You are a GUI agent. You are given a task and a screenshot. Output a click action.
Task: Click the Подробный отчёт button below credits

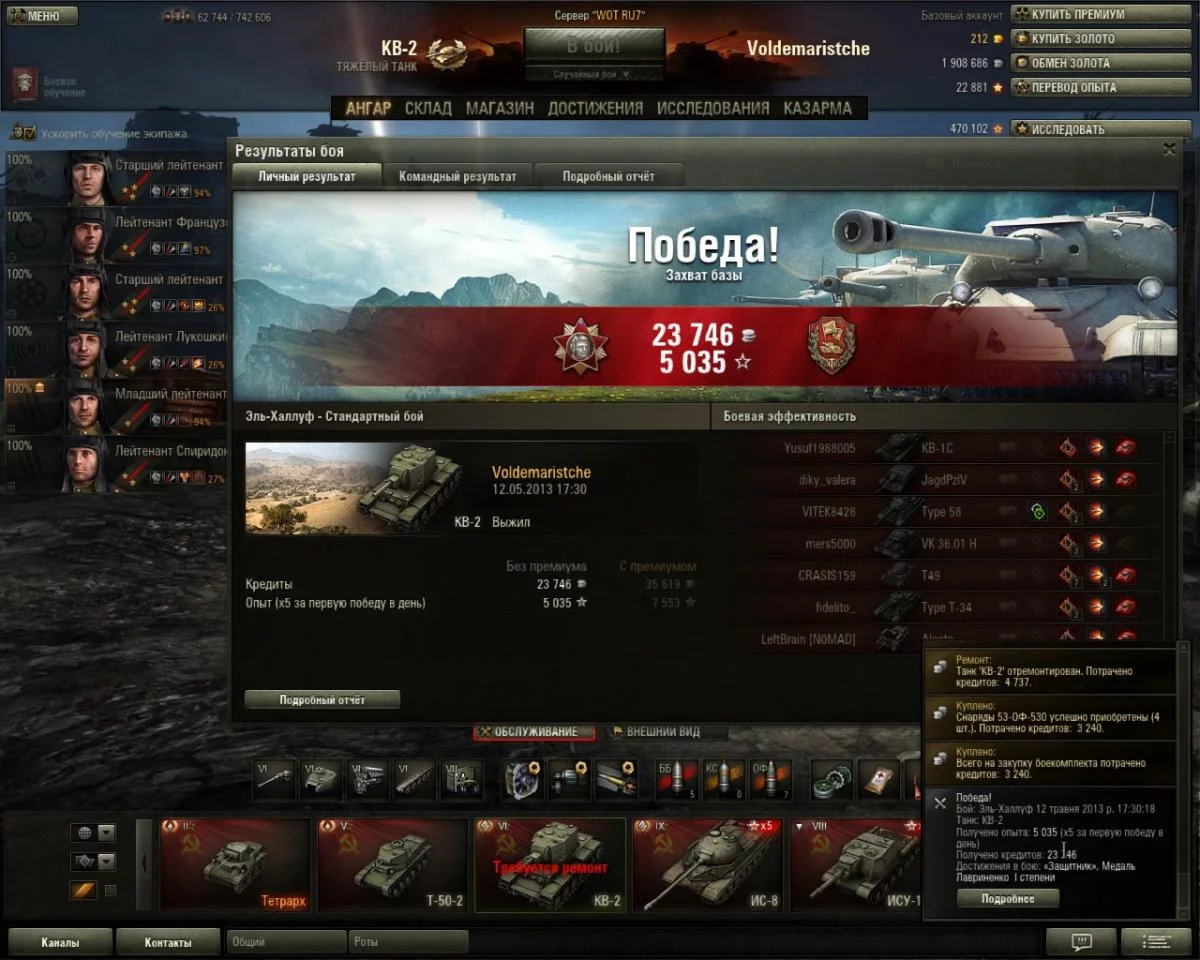[x=322, y=700]
